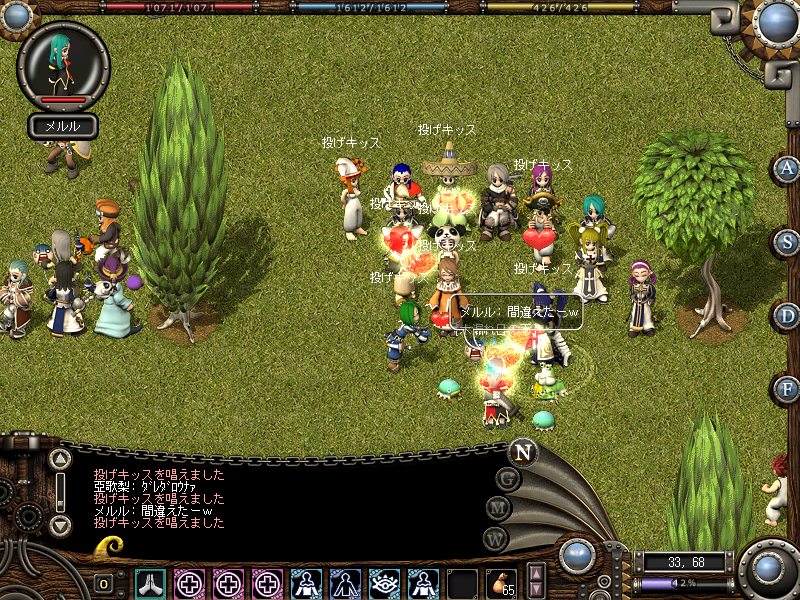The height and width of the screenshot is (600, 800).
Task: Select the メルル character portrait
Action: [63, 63]
